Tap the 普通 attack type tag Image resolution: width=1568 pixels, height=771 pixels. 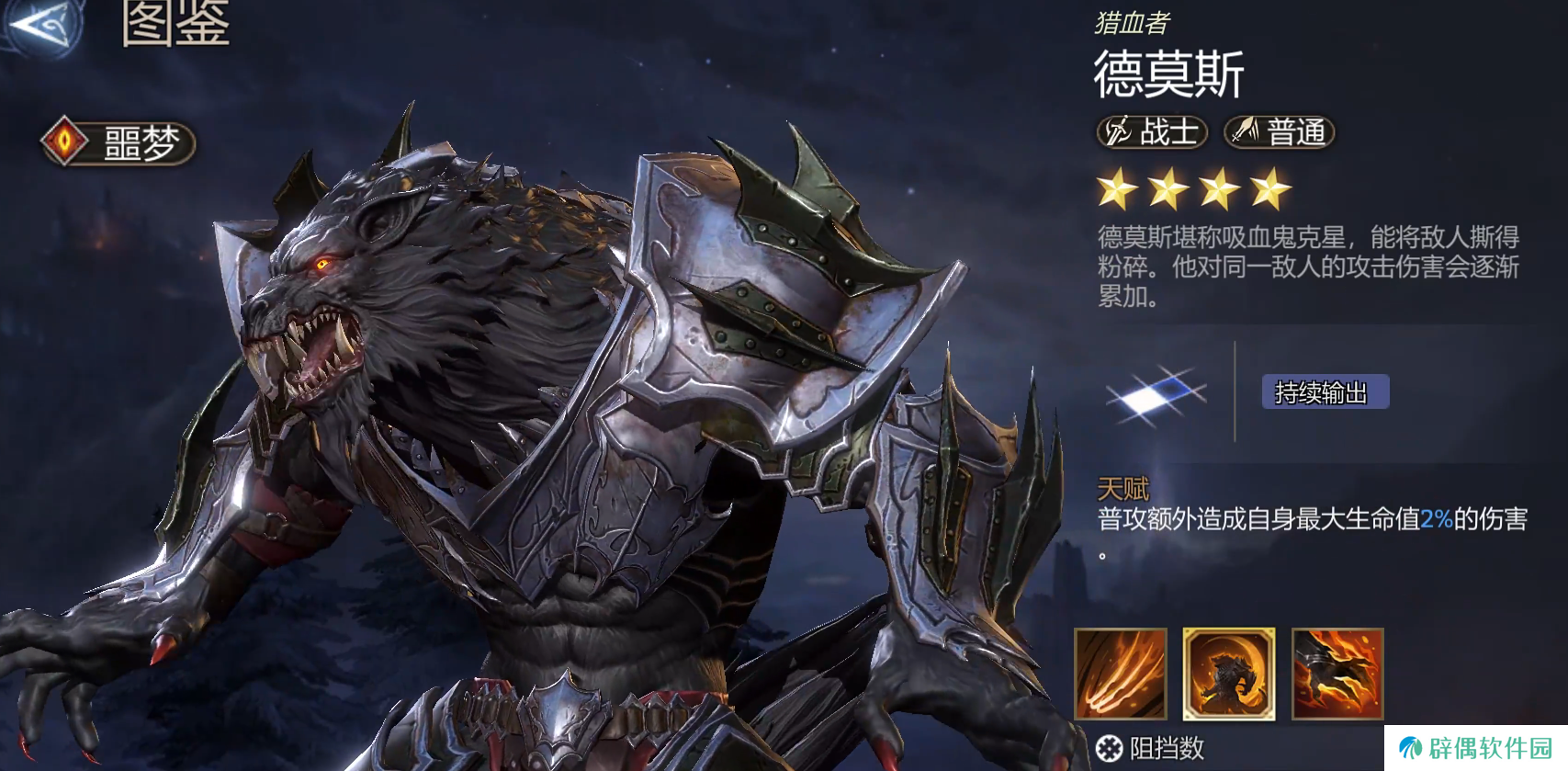point(1280,132)
